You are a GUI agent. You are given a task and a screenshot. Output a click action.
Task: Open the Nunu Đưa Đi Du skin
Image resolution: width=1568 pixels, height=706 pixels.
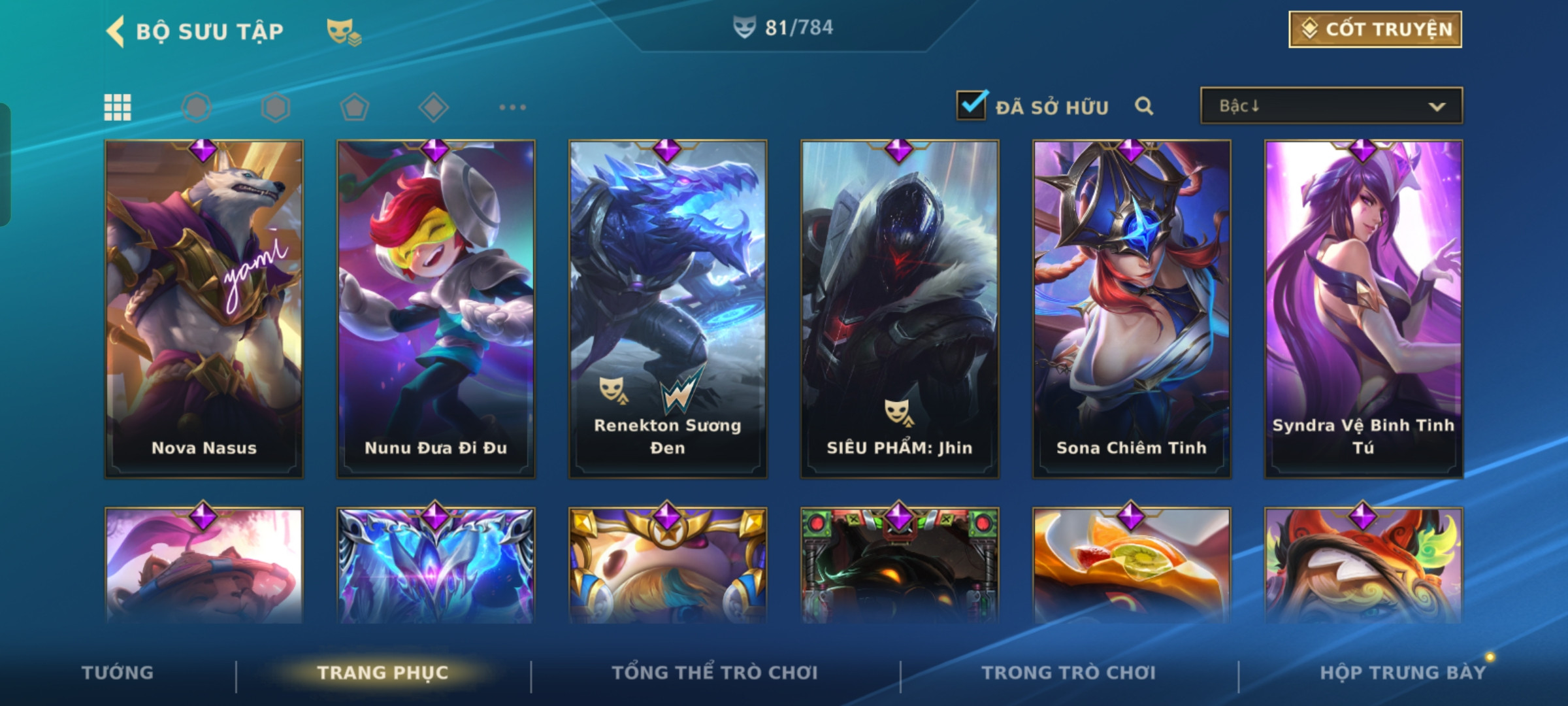[x=436, y=309]
